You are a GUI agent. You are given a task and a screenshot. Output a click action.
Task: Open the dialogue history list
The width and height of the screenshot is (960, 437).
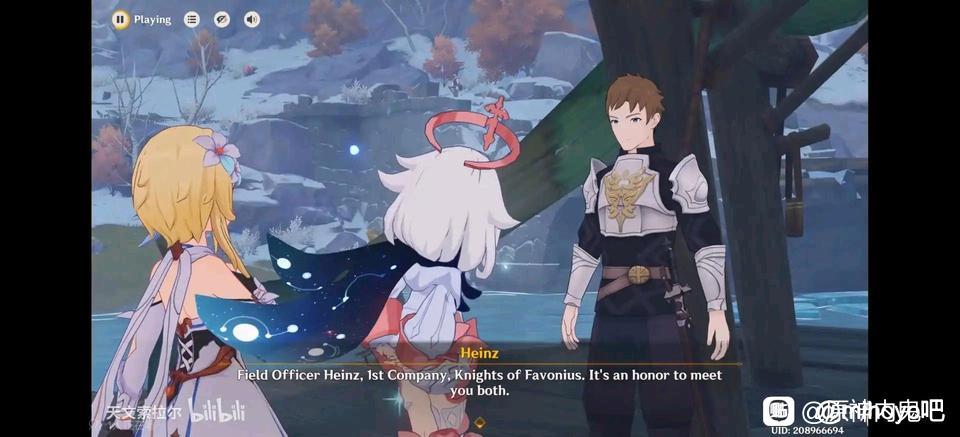(x=192, y=19)
